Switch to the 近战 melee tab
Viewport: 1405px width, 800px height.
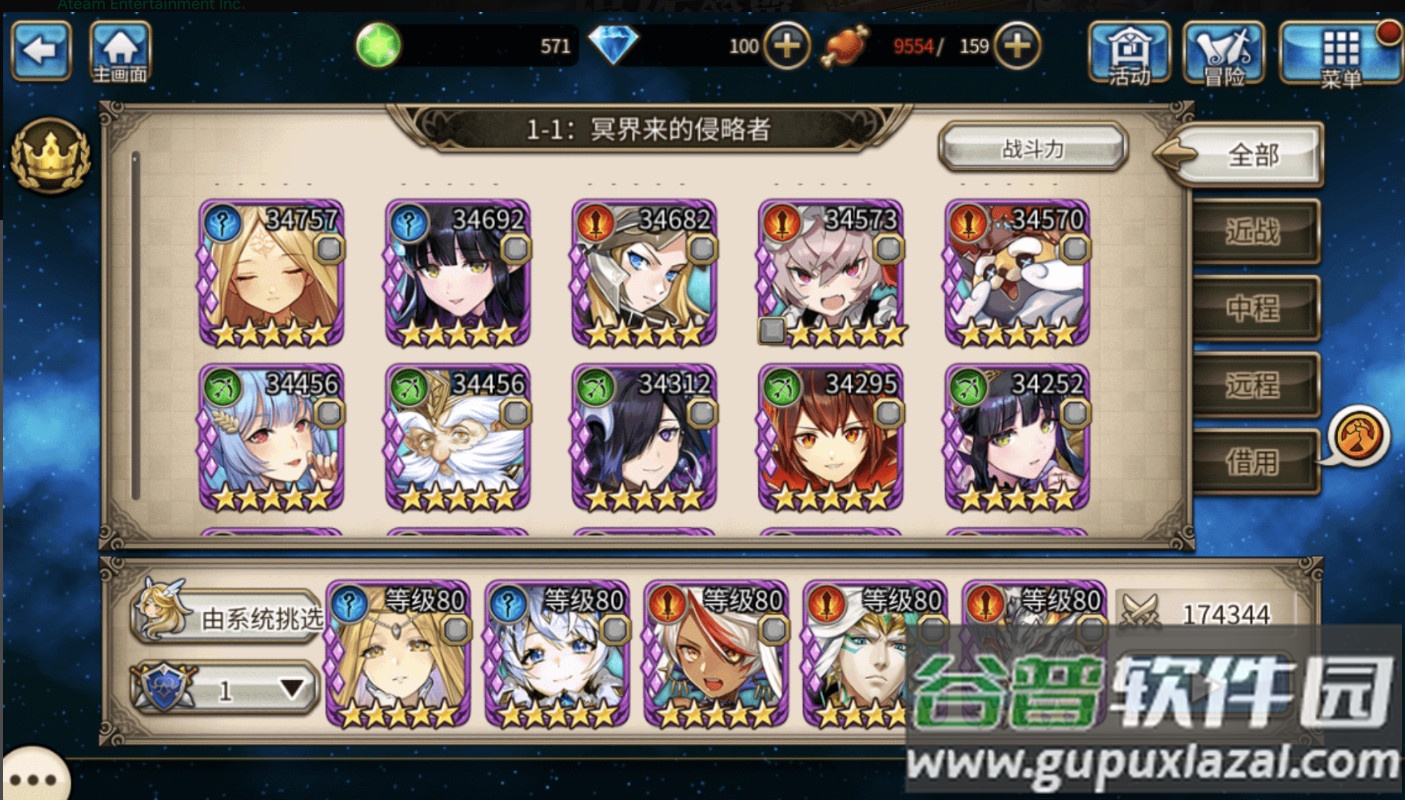1254,232
